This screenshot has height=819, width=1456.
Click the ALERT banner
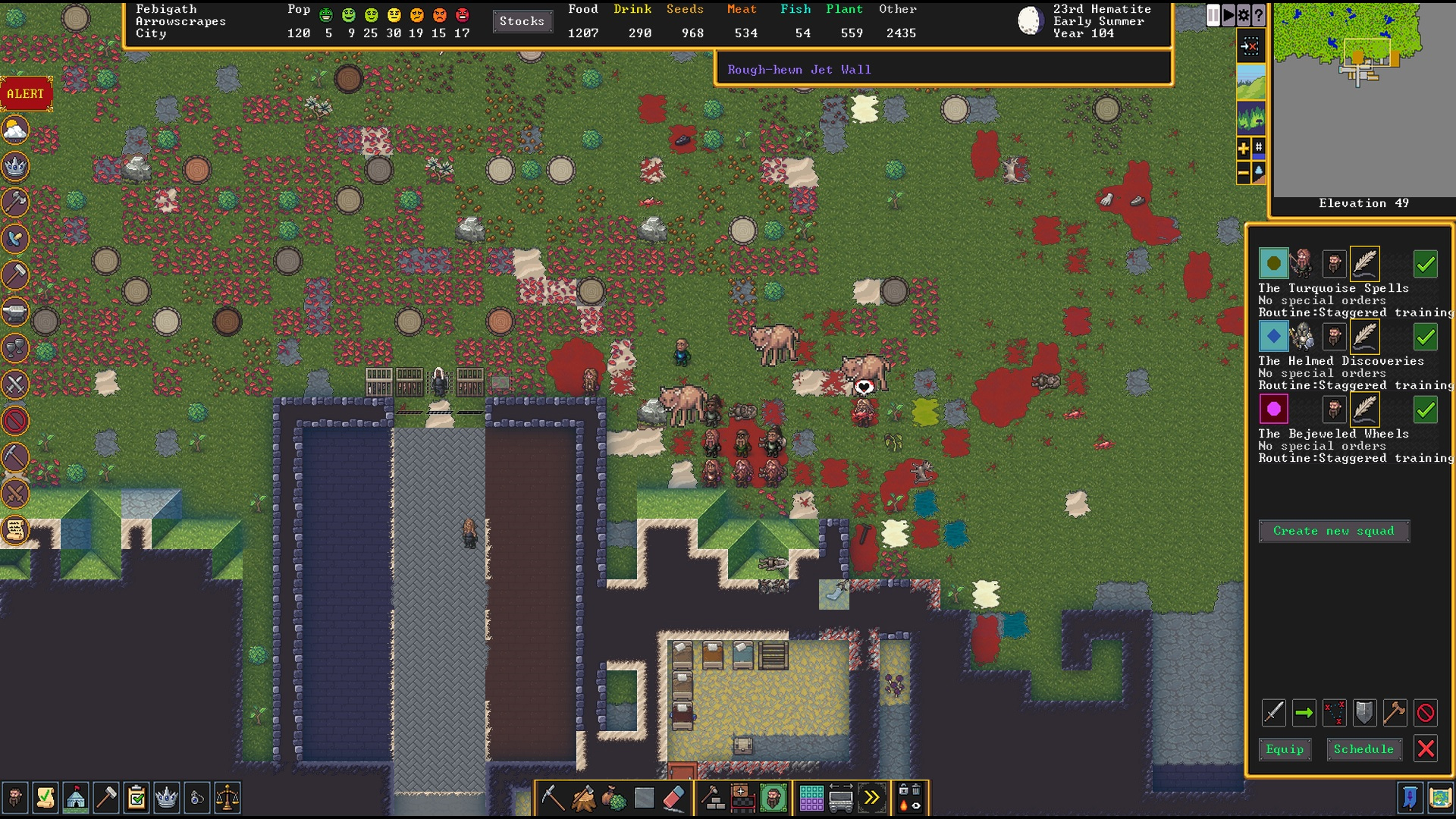pos(24,94)
